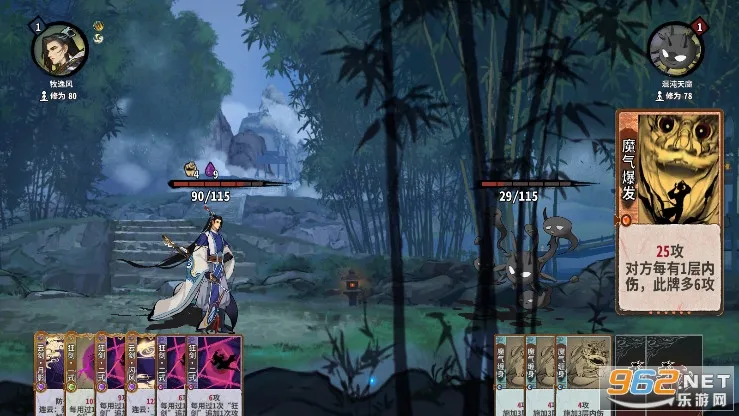Pick the 云剑·闪风 card
This screenshot has height=416, width=739.
click(x=139, y=376)
